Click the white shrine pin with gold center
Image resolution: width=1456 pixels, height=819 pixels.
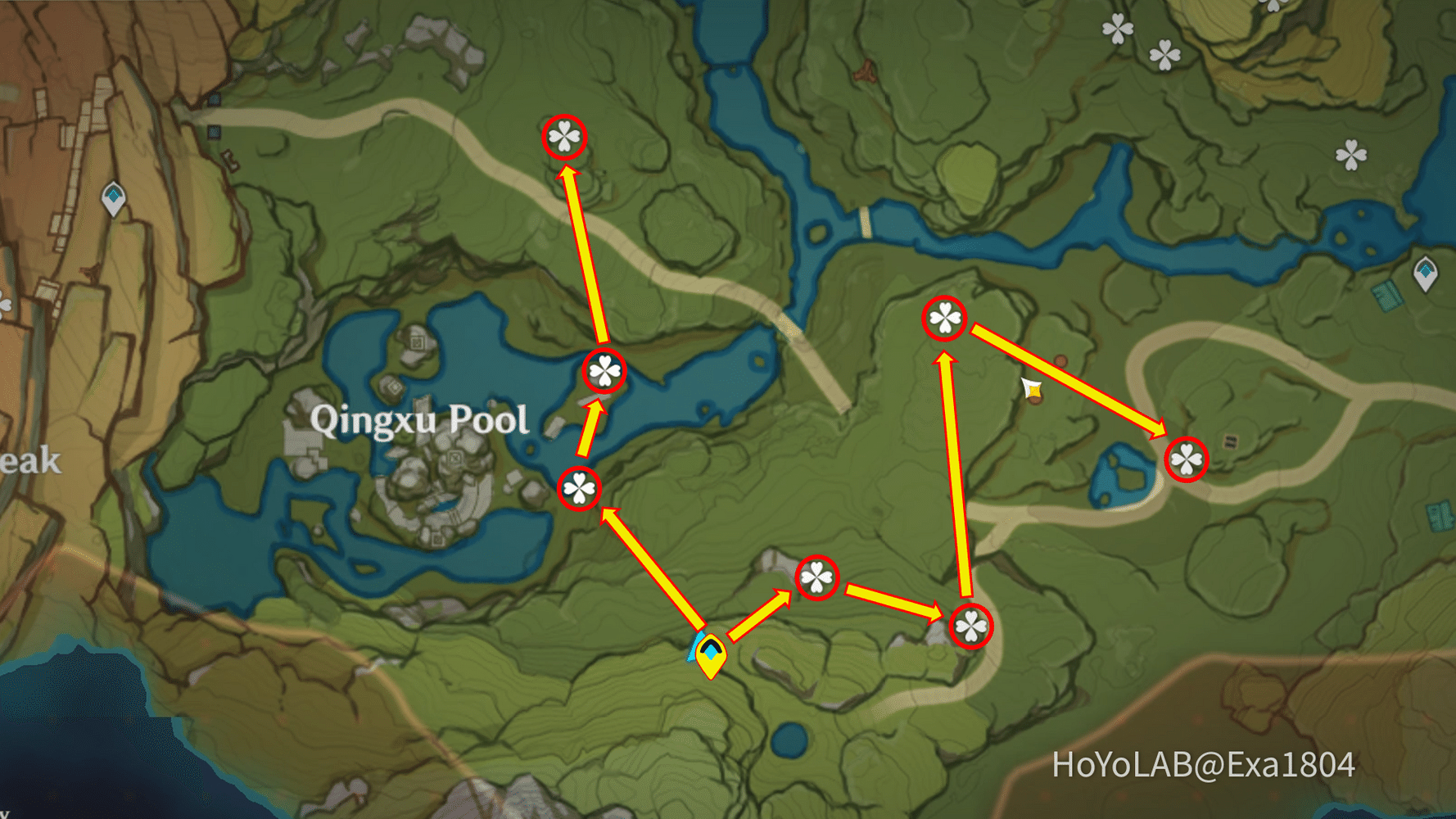click(1033, 389)
